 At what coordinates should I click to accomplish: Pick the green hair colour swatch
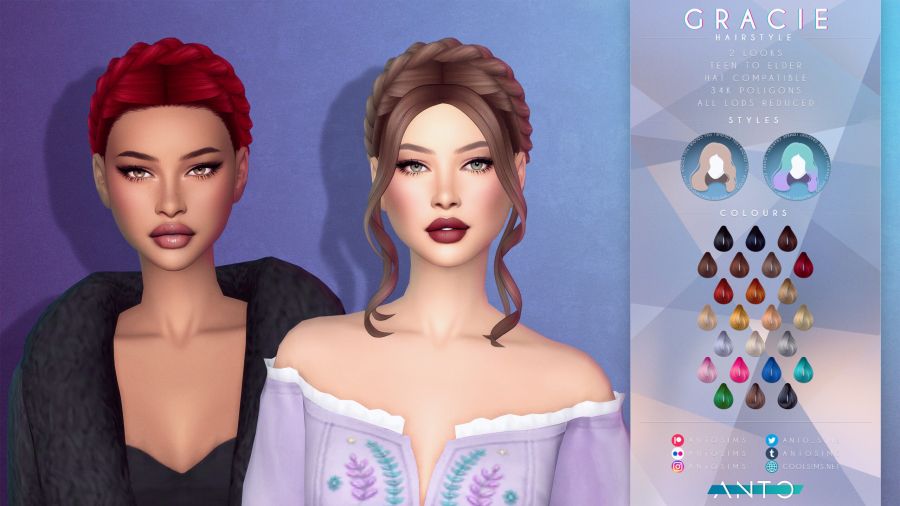click(x=722, y=397)
